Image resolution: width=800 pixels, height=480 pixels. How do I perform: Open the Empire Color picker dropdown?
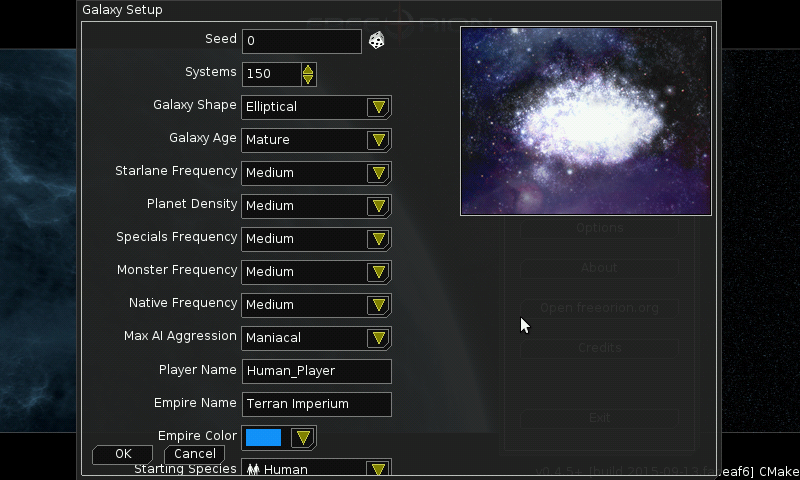(279, 438)
